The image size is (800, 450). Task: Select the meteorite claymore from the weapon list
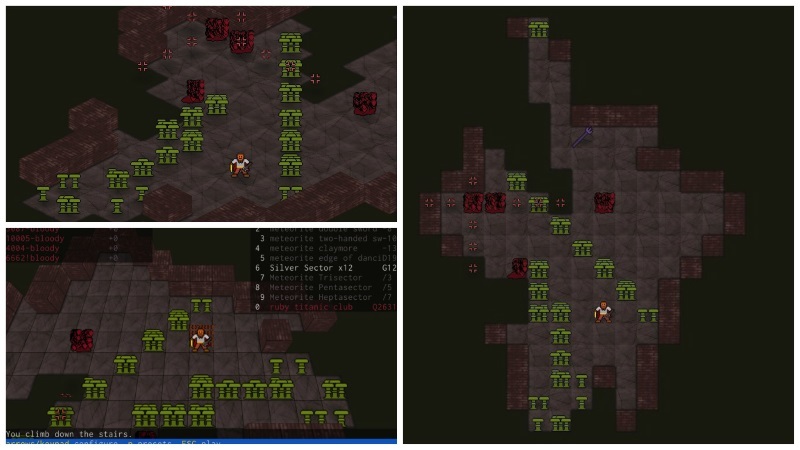tap(312, 248)
